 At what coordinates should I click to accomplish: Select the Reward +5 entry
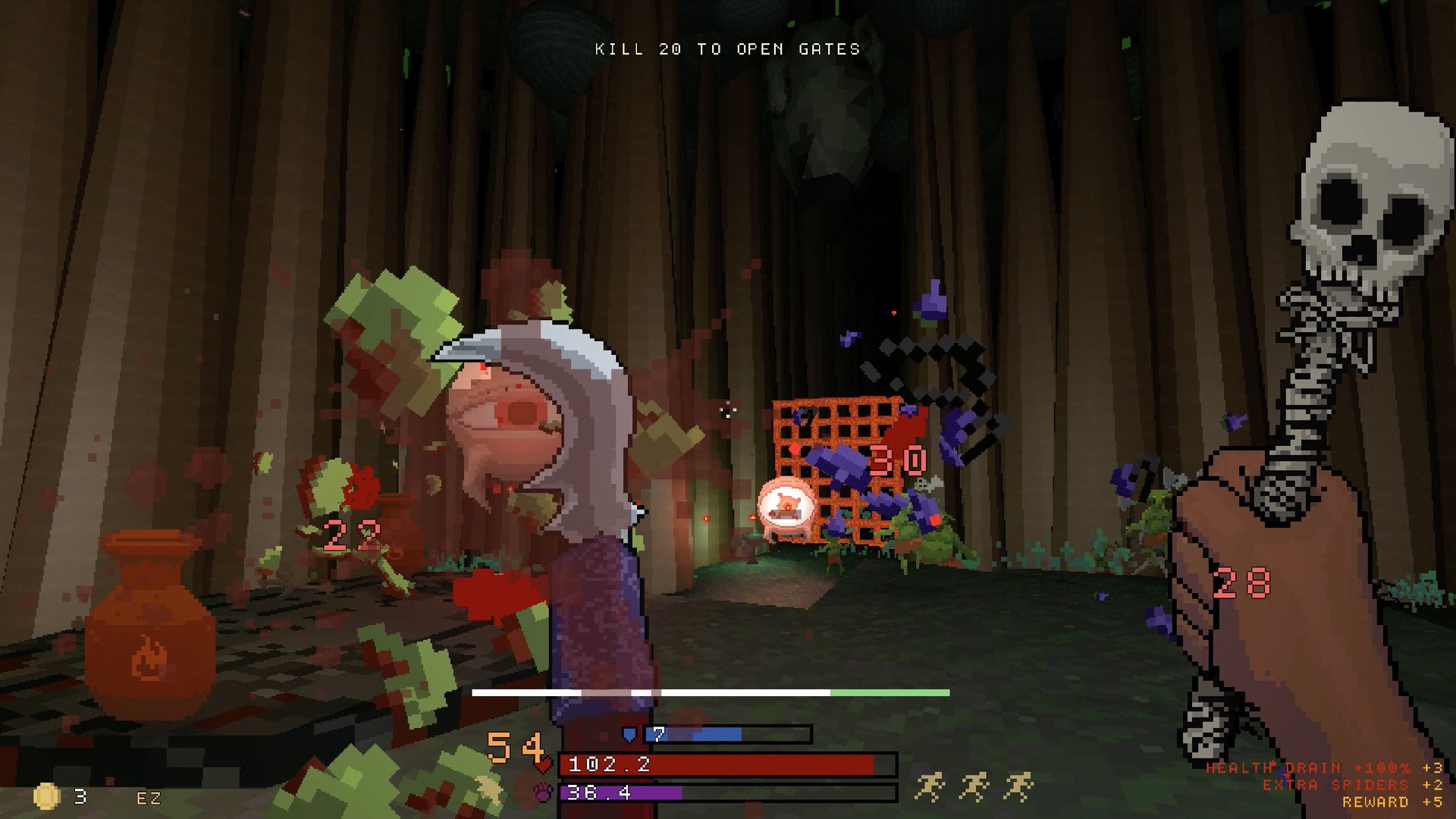(1392, 802)
